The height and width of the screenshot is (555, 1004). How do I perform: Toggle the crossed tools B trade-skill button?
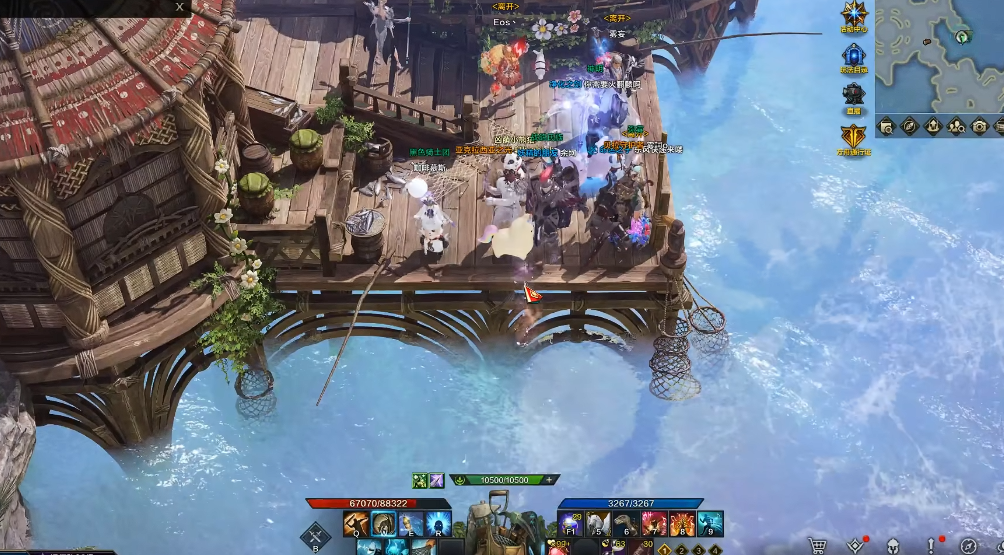coord(316,535)
